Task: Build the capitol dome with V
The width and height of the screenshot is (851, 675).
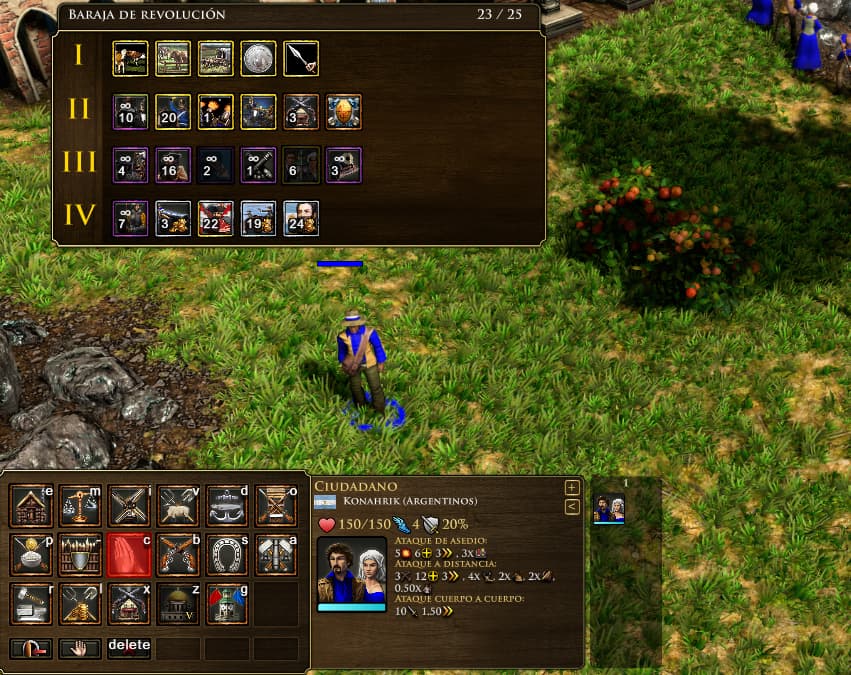Action: coord(178,603)
